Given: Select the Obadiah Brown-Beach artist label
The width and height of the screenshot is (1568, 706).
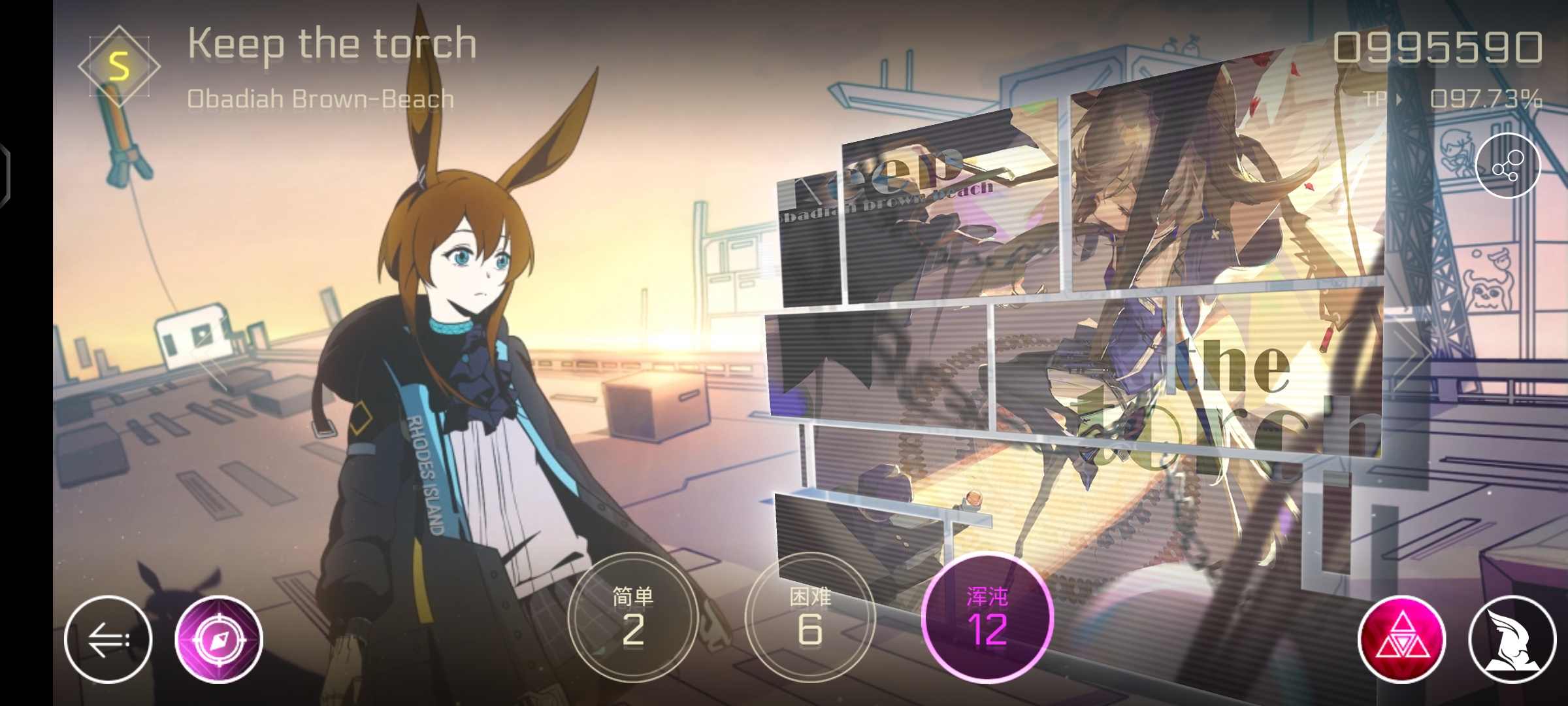Looking at the screenshot, I should [320, 98].
